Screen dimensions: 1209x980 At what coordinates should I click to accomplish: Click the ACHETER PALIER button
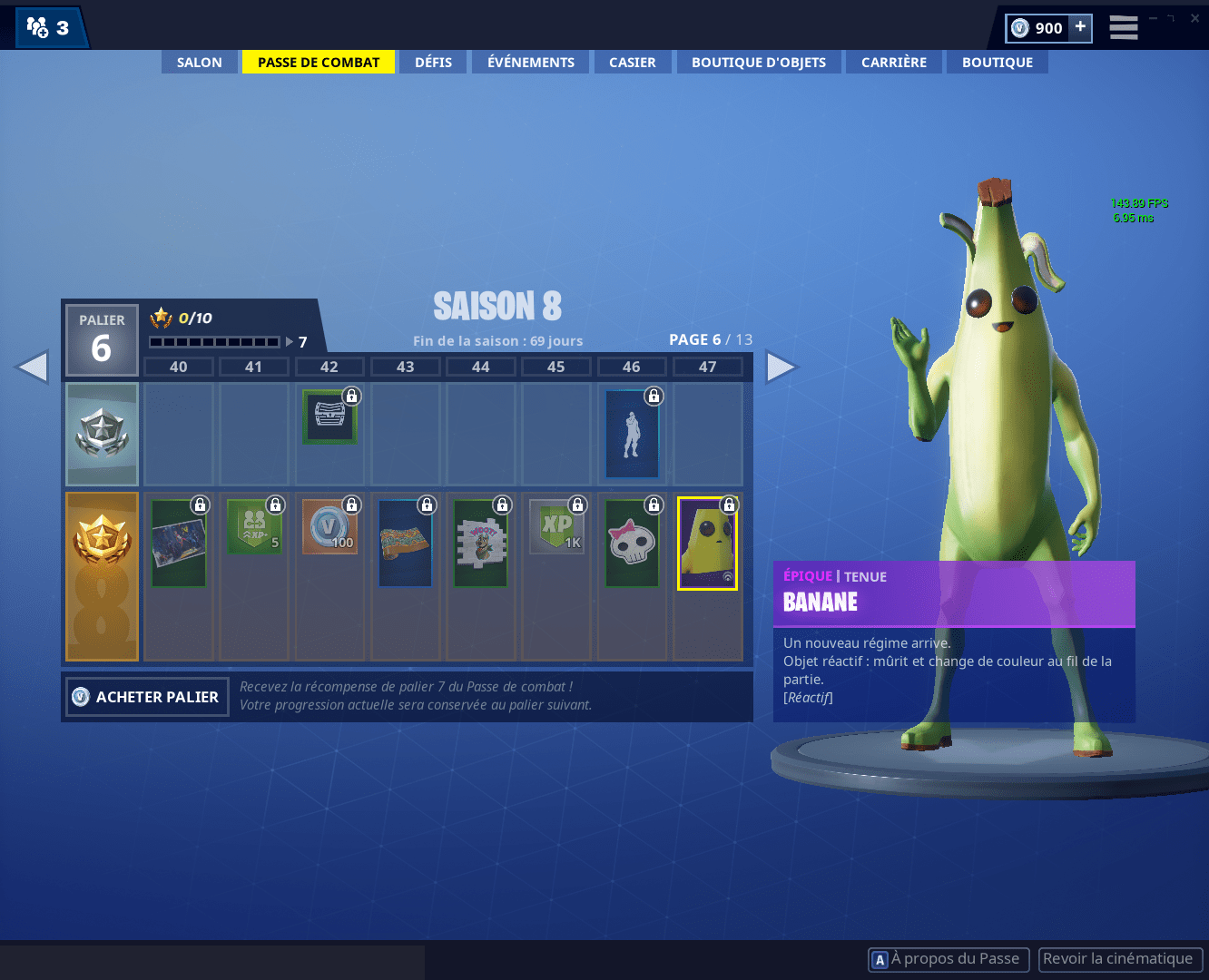[x=146, y=697]
